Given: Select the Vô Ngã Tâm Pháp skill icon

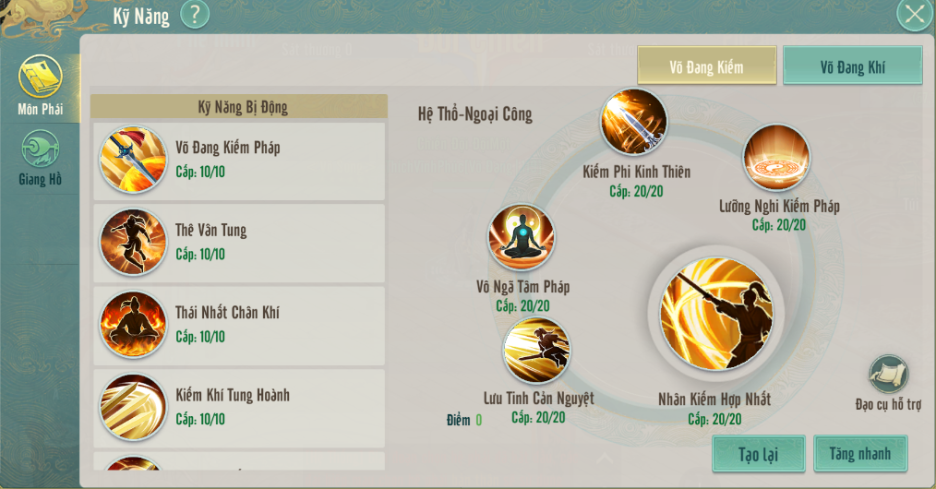Looking at the screenshot, I should coord(521,238).
